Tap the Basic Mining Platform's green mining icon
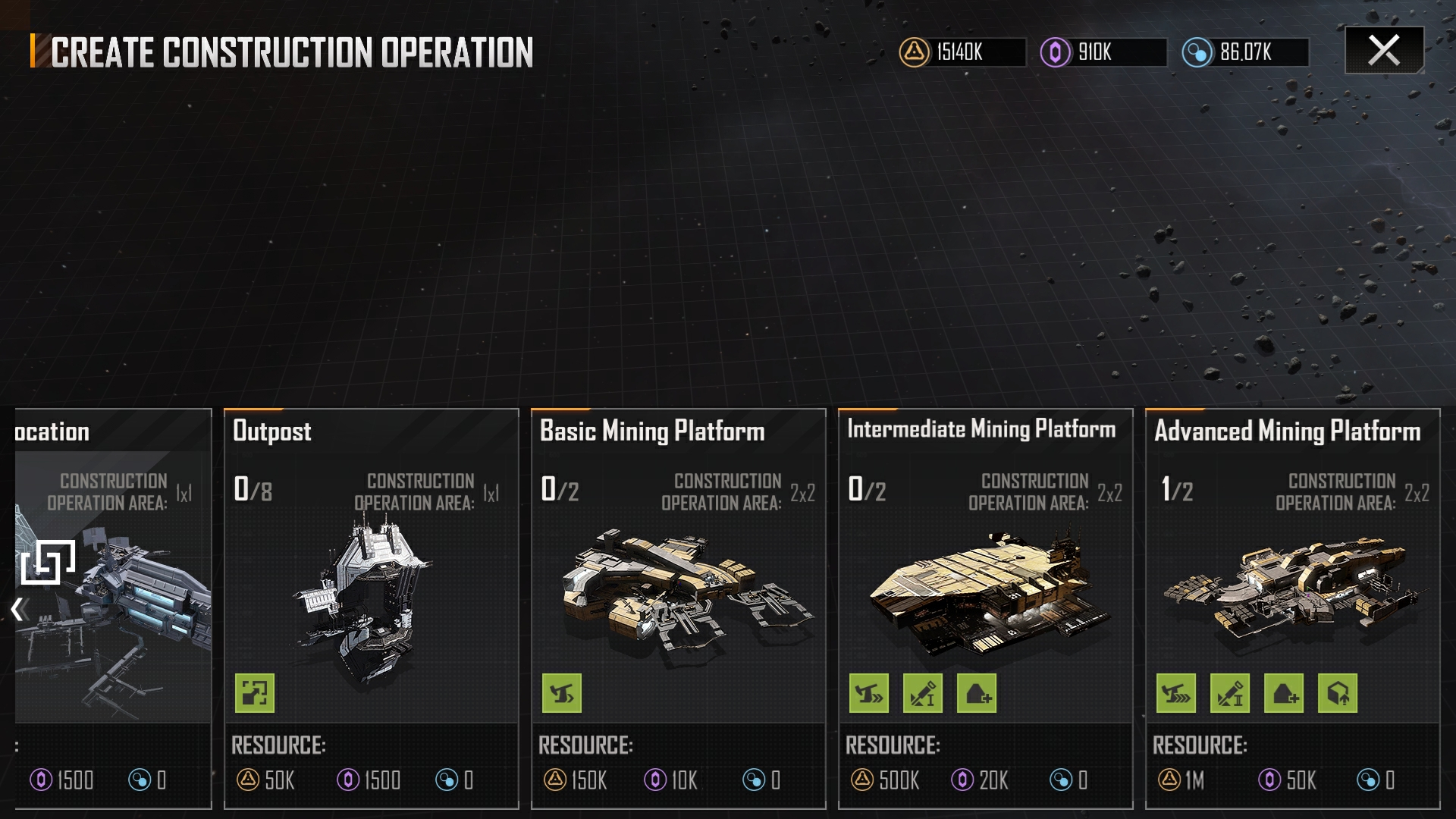Image resolution: width=1456 pixels, height=819 pixels. [x=562, y=693]
